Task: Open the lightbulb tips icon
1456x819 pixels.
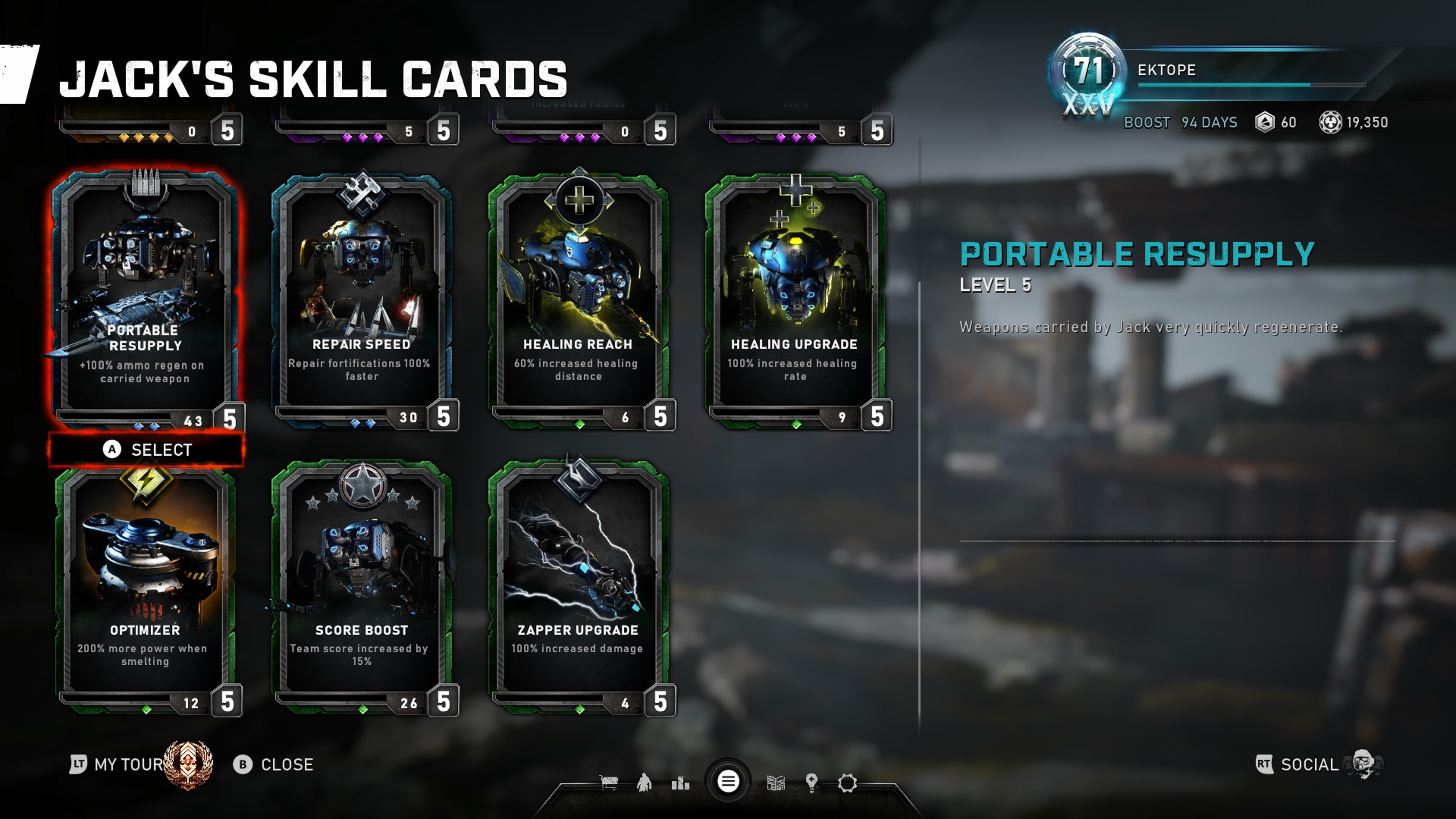Action: [812, 783]
